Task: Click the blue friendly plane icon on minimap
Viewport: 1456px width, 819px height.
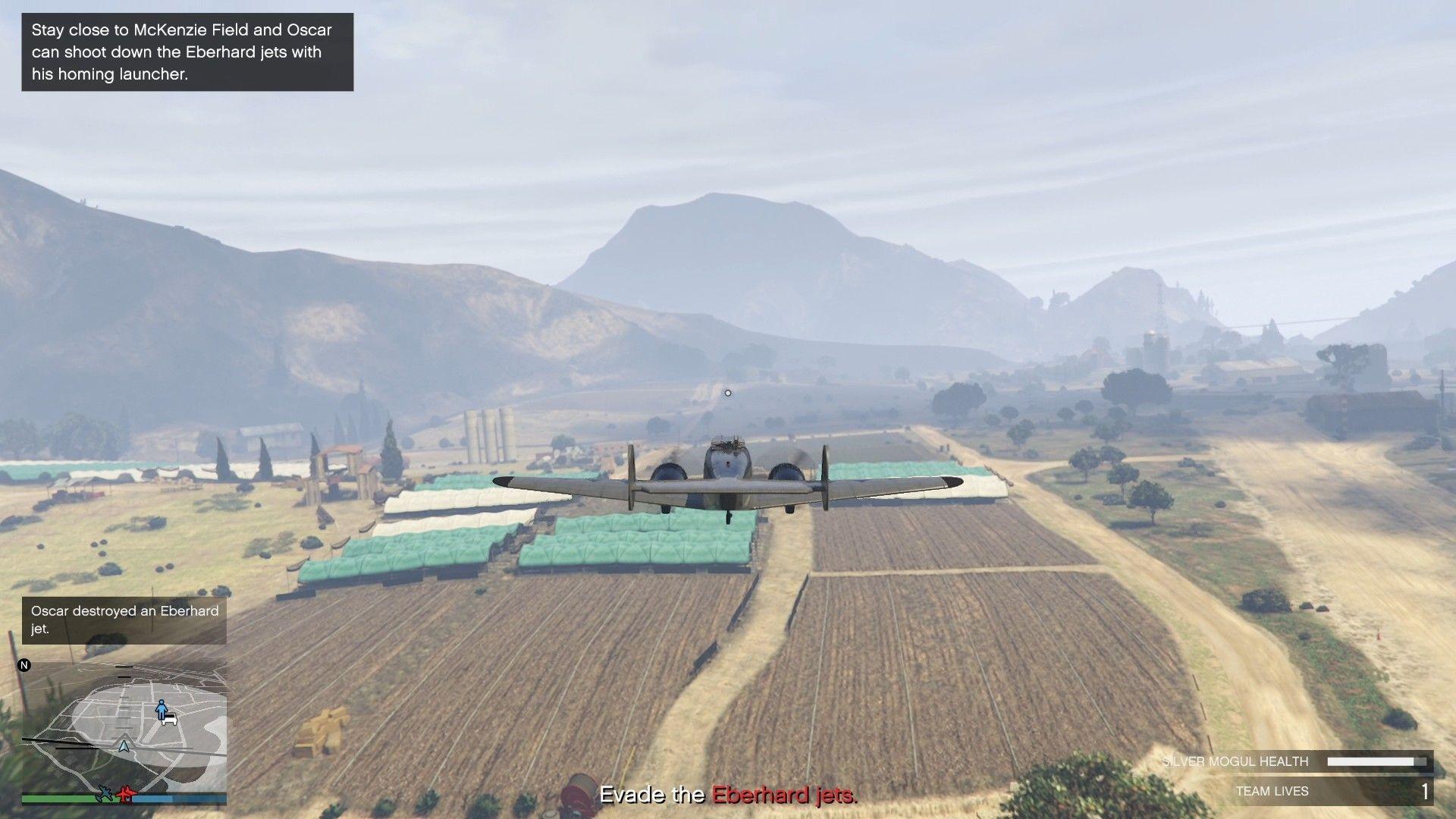Action: (105, 794)
